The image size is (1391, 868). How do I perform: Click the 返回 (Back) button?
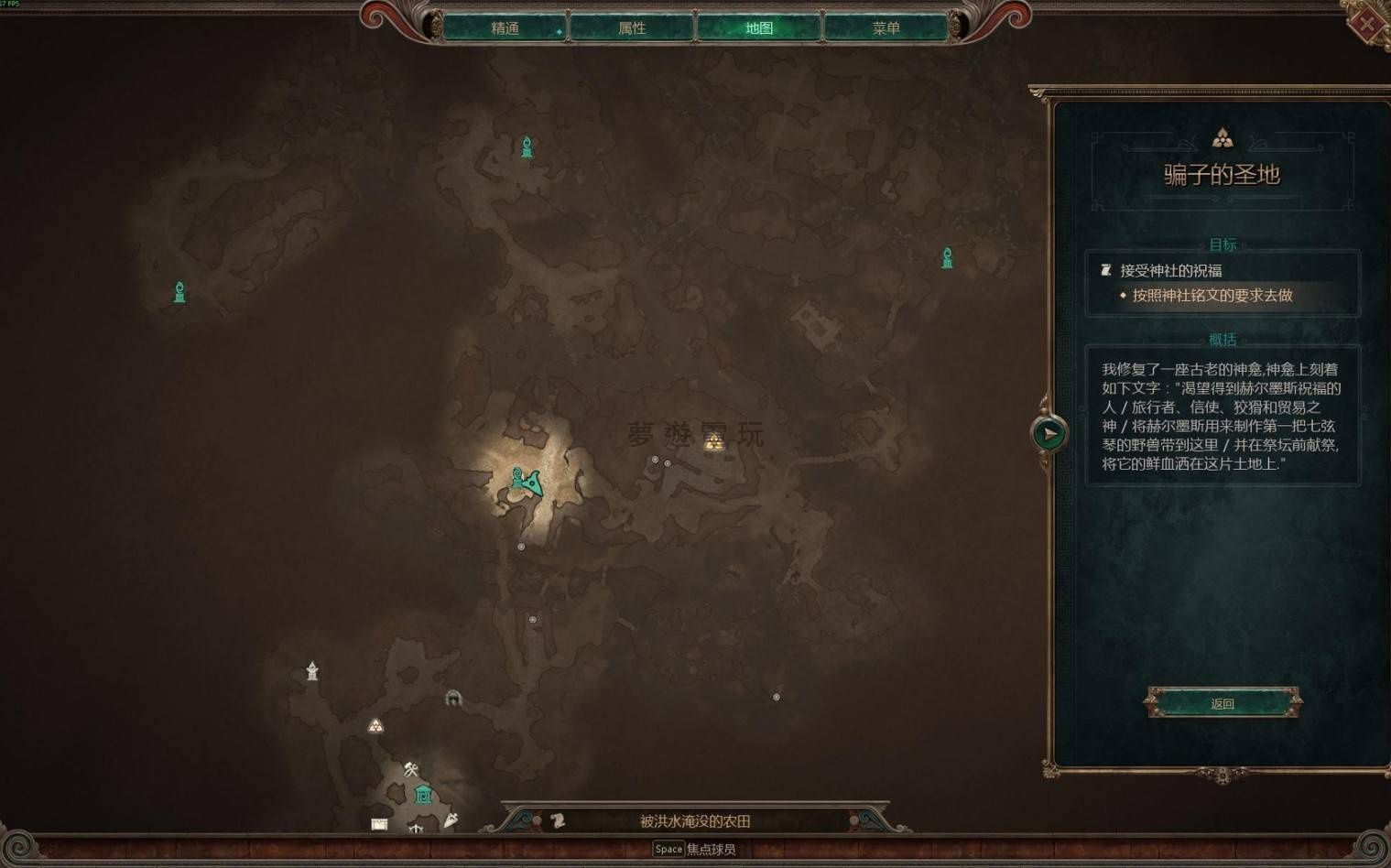pyautogui.click(x=1223, y=703)
